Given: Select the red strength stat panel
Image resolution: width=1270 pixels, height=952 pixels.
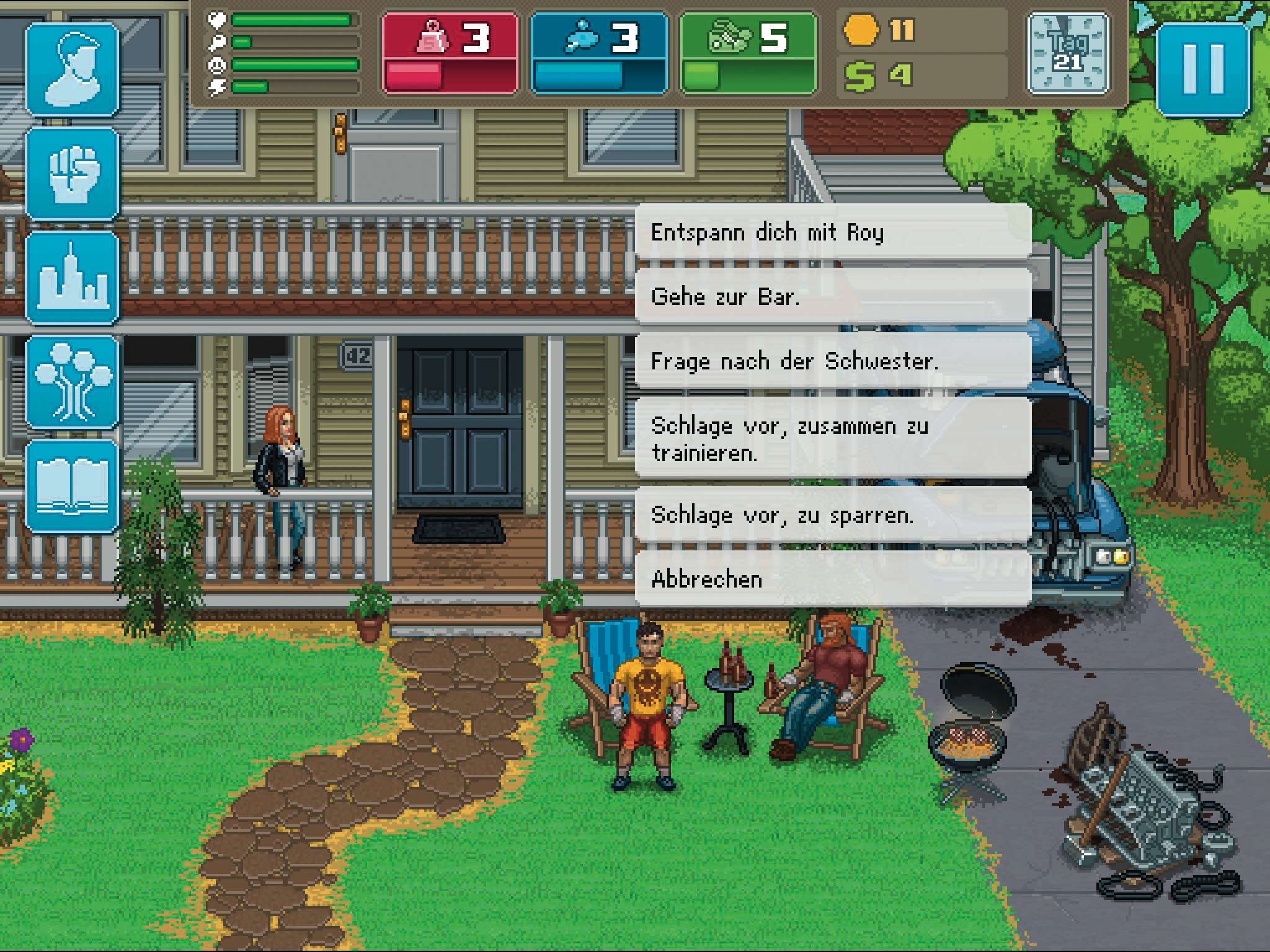Looking at the screenshot, I should (450, 54).
